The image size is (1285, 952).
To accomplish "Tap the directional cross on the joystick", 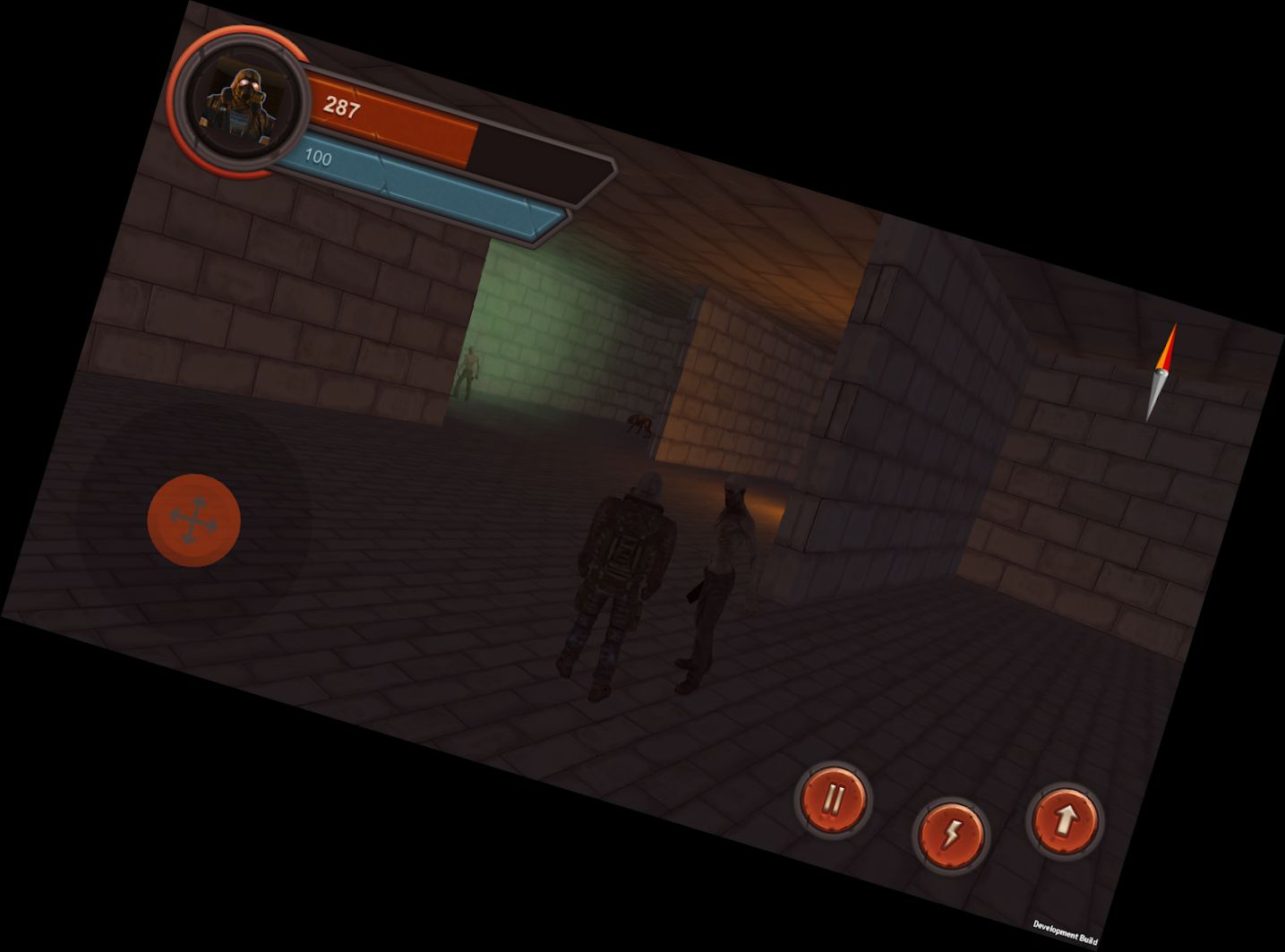I will (192, 519).
